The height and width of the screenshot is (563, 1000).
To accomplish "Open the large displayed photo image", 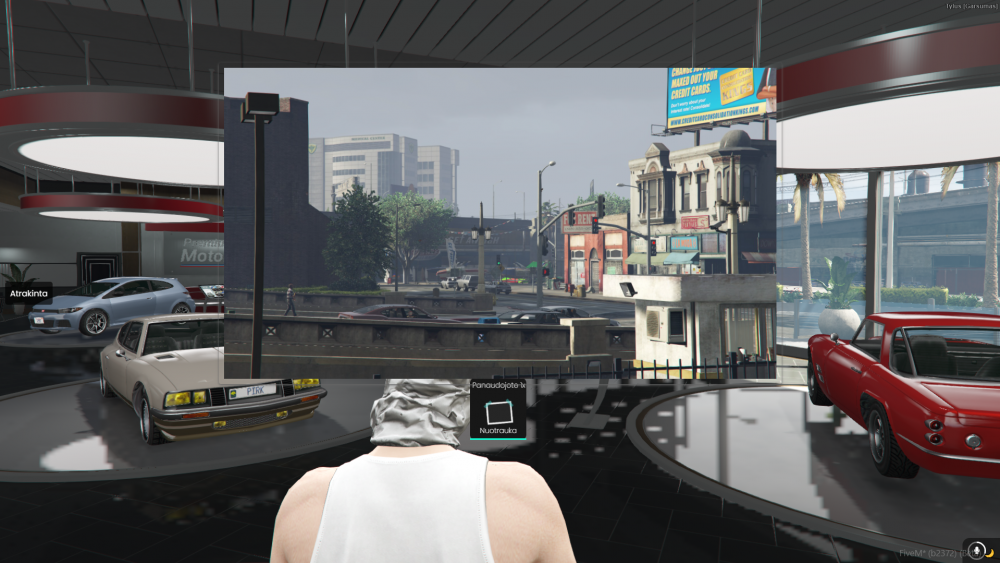I will [500, 223].
